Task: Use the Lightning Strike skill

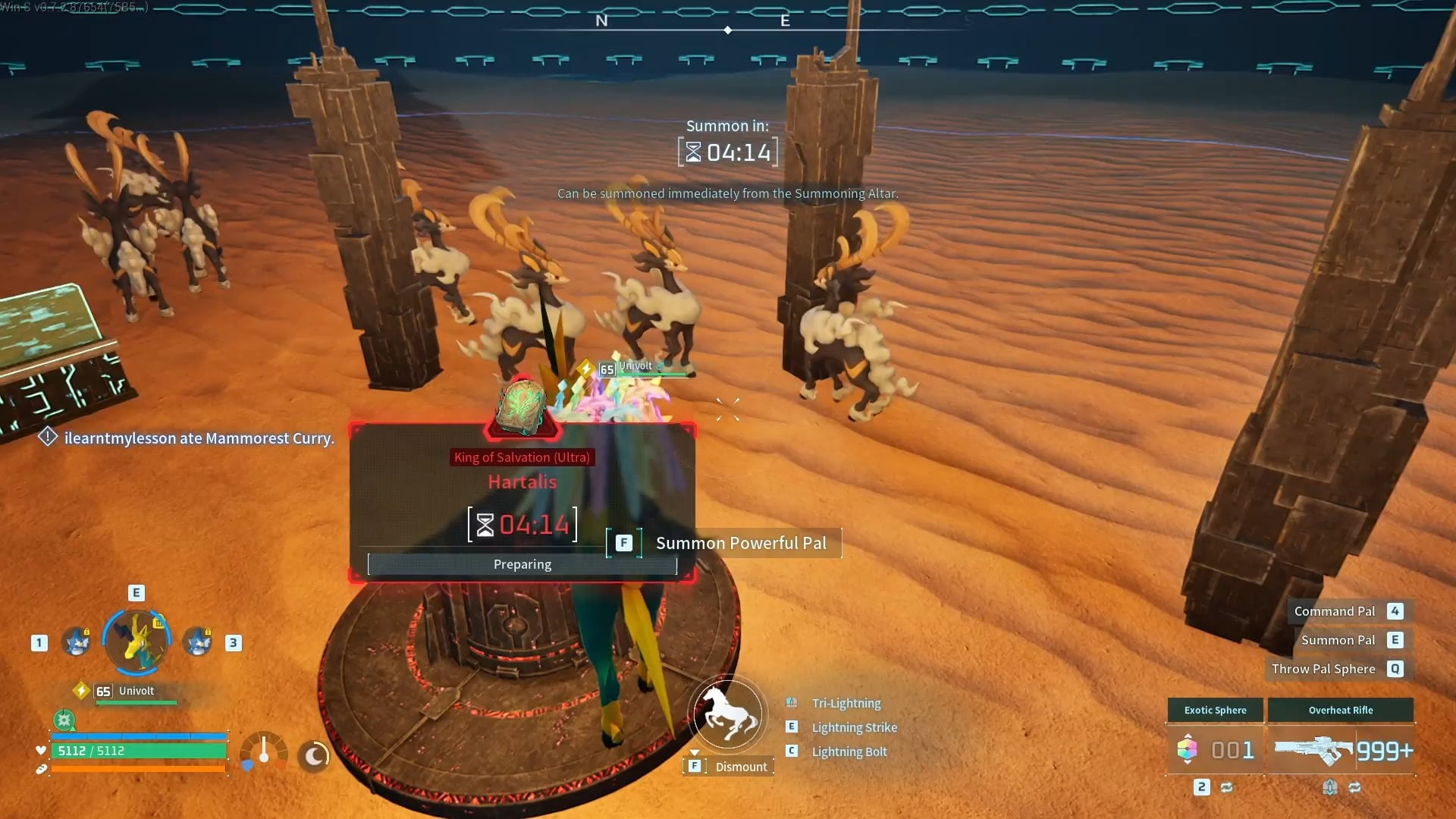Action: (854, 727)
